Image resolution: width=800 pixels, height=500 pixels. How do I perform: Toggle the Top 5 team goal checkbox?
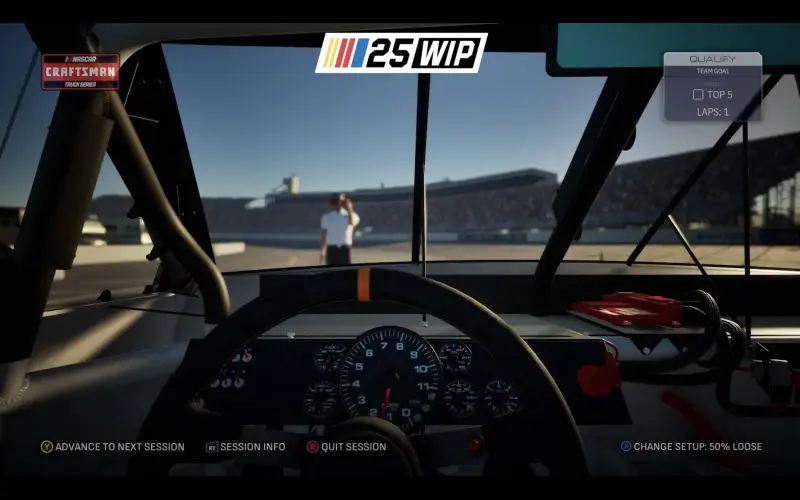point(698,95)
